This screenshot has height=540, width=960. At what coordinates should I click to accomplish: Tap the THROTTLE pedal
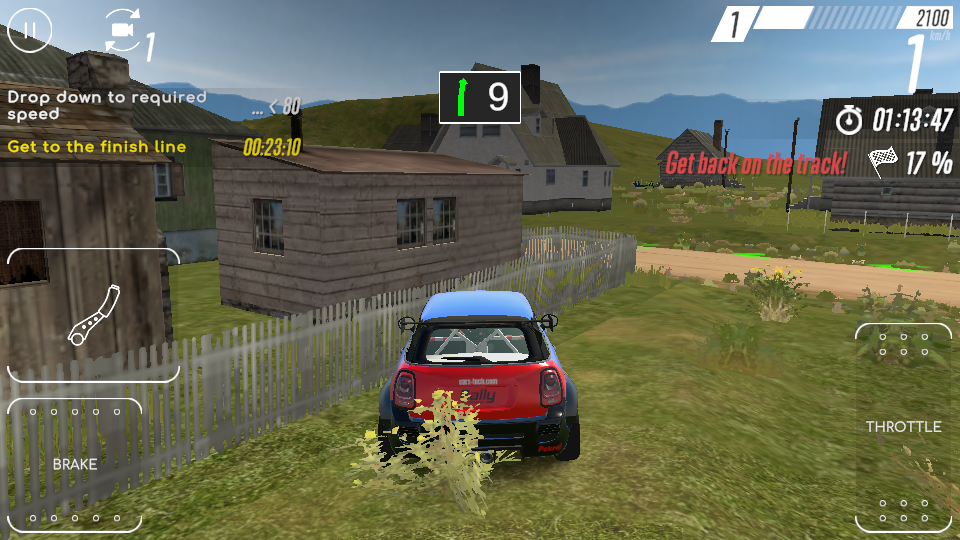(903, 428)
